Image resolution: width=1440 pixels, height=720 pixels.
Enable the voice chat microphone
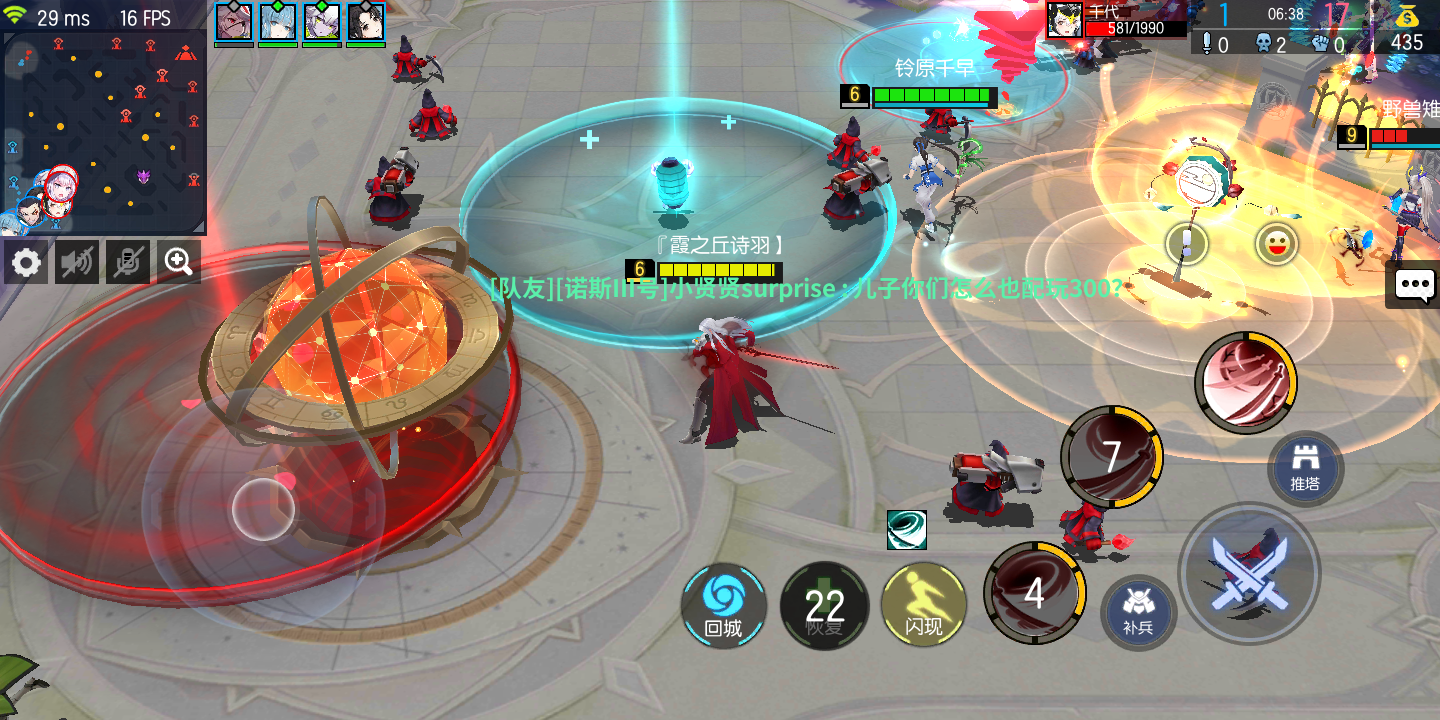[127, 261]
